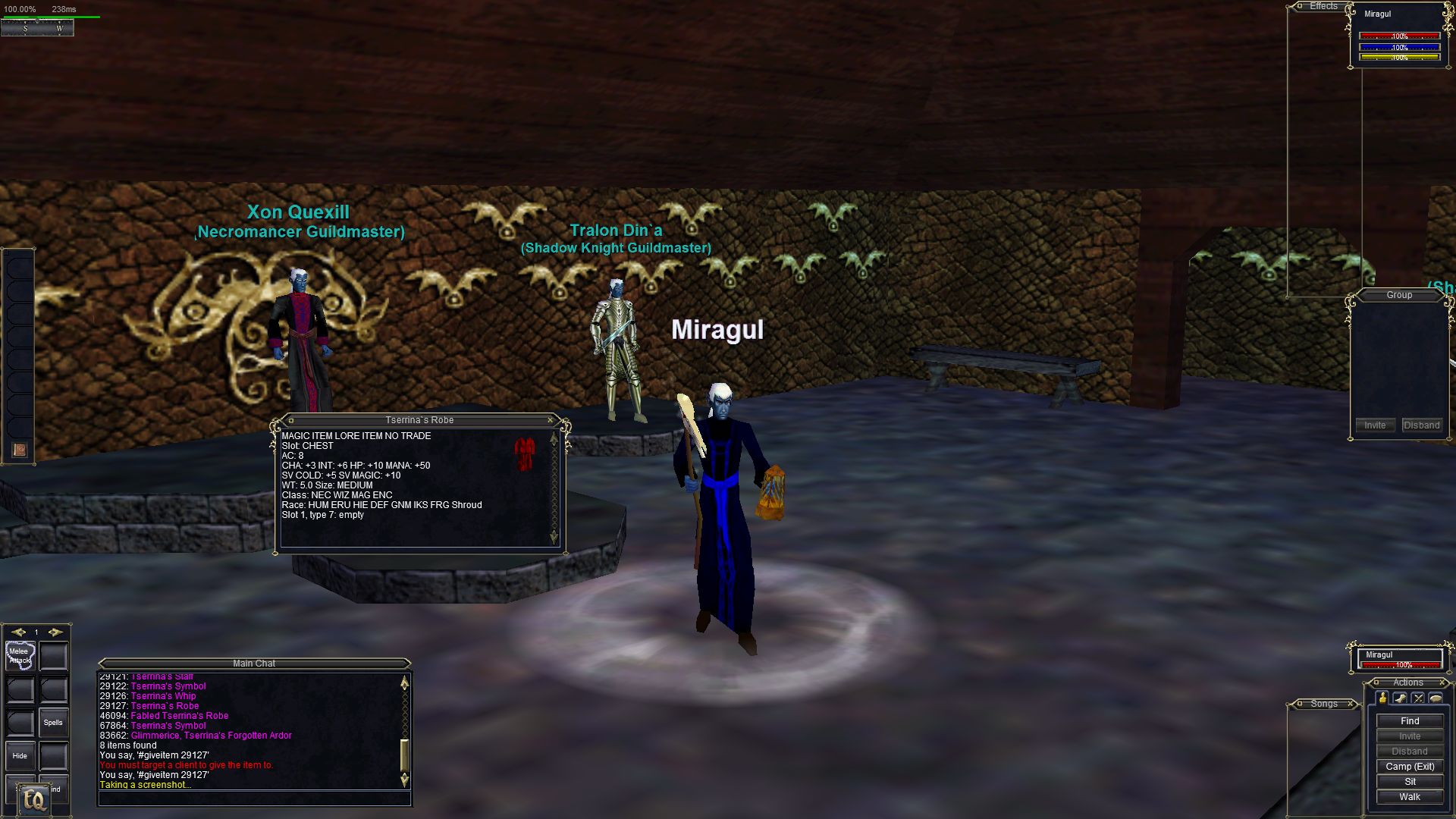Use the Hide hotbutton
This screenshot has width=1456, height=819.
point(20,756)
